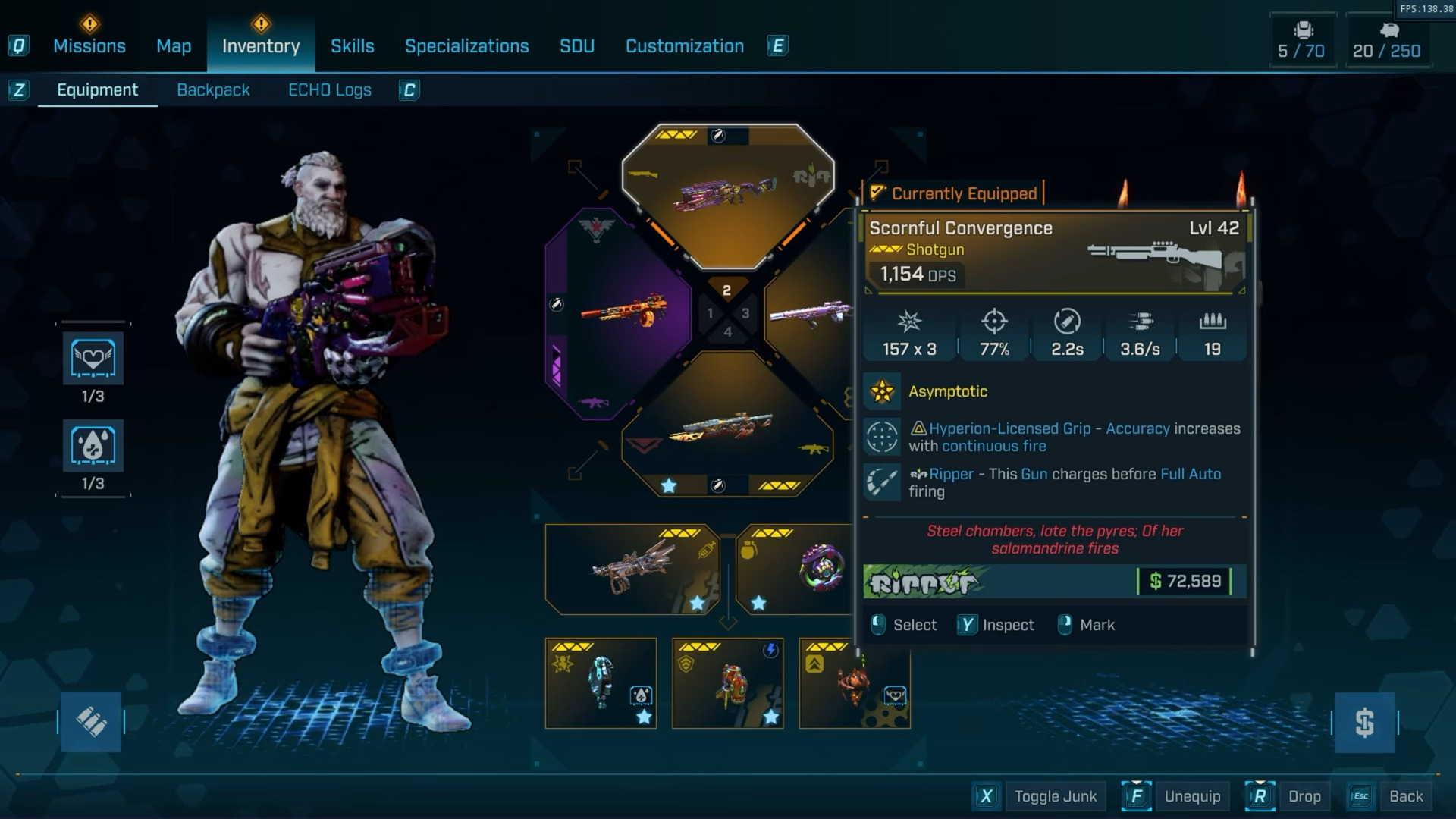The image size is (1456, 819).
Task: Select the spiked heavy weapon ordnance slot
Action: (x=632, y=570)
